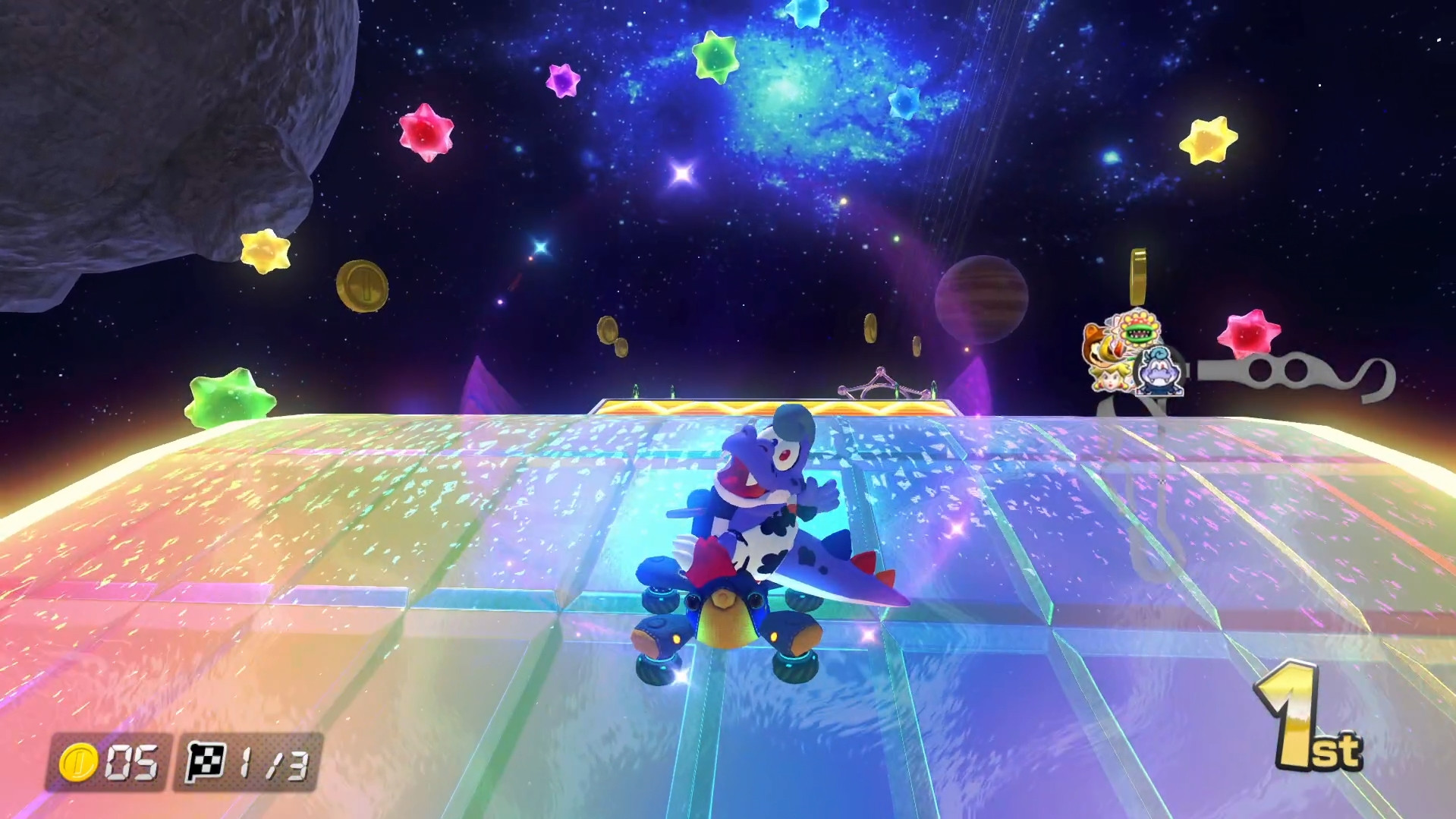Click the blue dragon player marker
The image size is (1456, 819).
tap(1159, 372)
